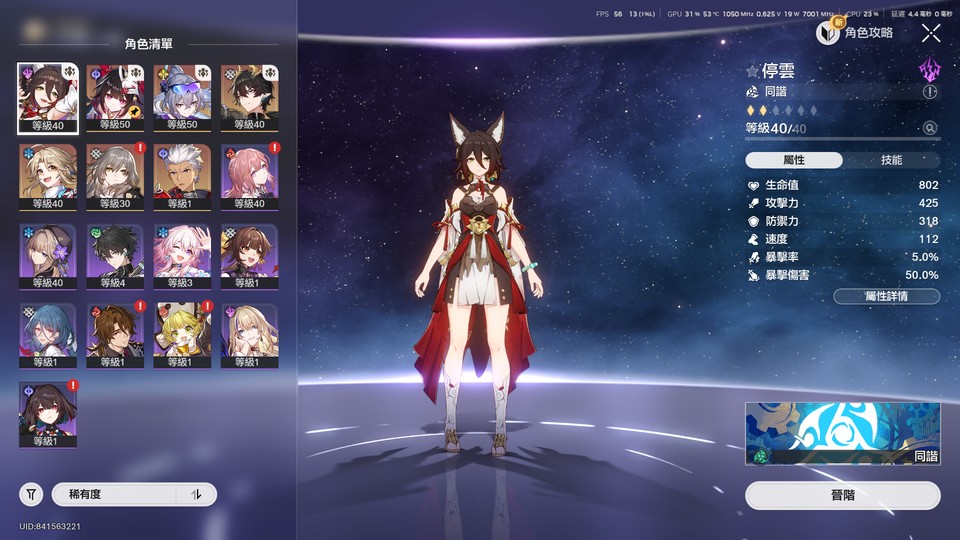The height and width of the screenshot is (540, 960).
Task: Open the character filter funnel icon
Action: pyautogui.click(x=31, y=494)
